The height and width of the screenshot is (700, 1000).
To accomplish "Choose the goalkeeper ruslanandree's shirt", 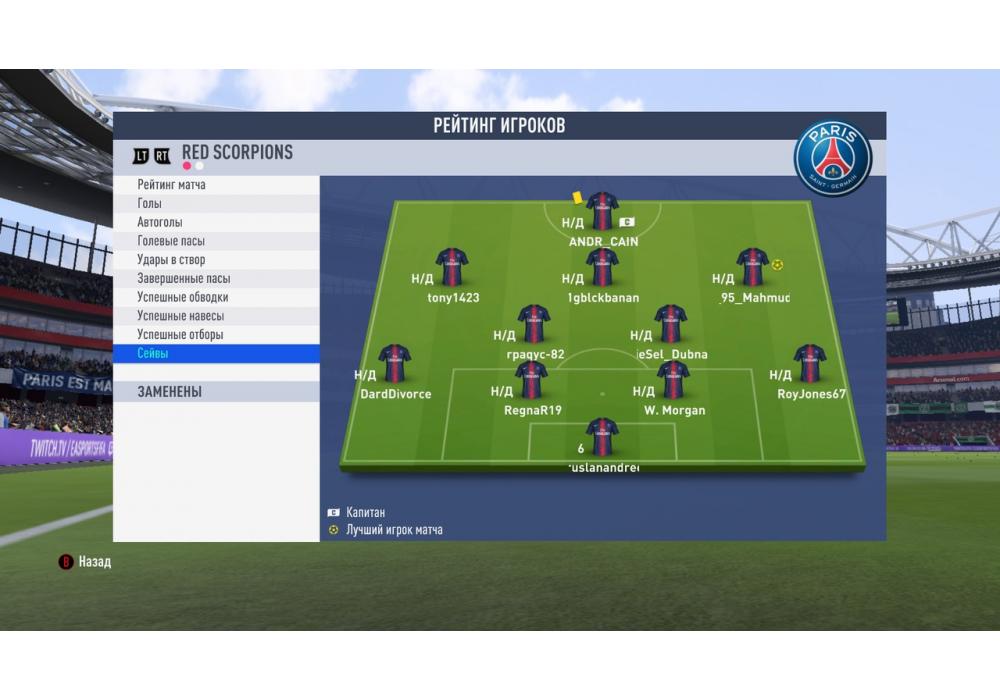I will pyautogui.click(x=602, y=437).
